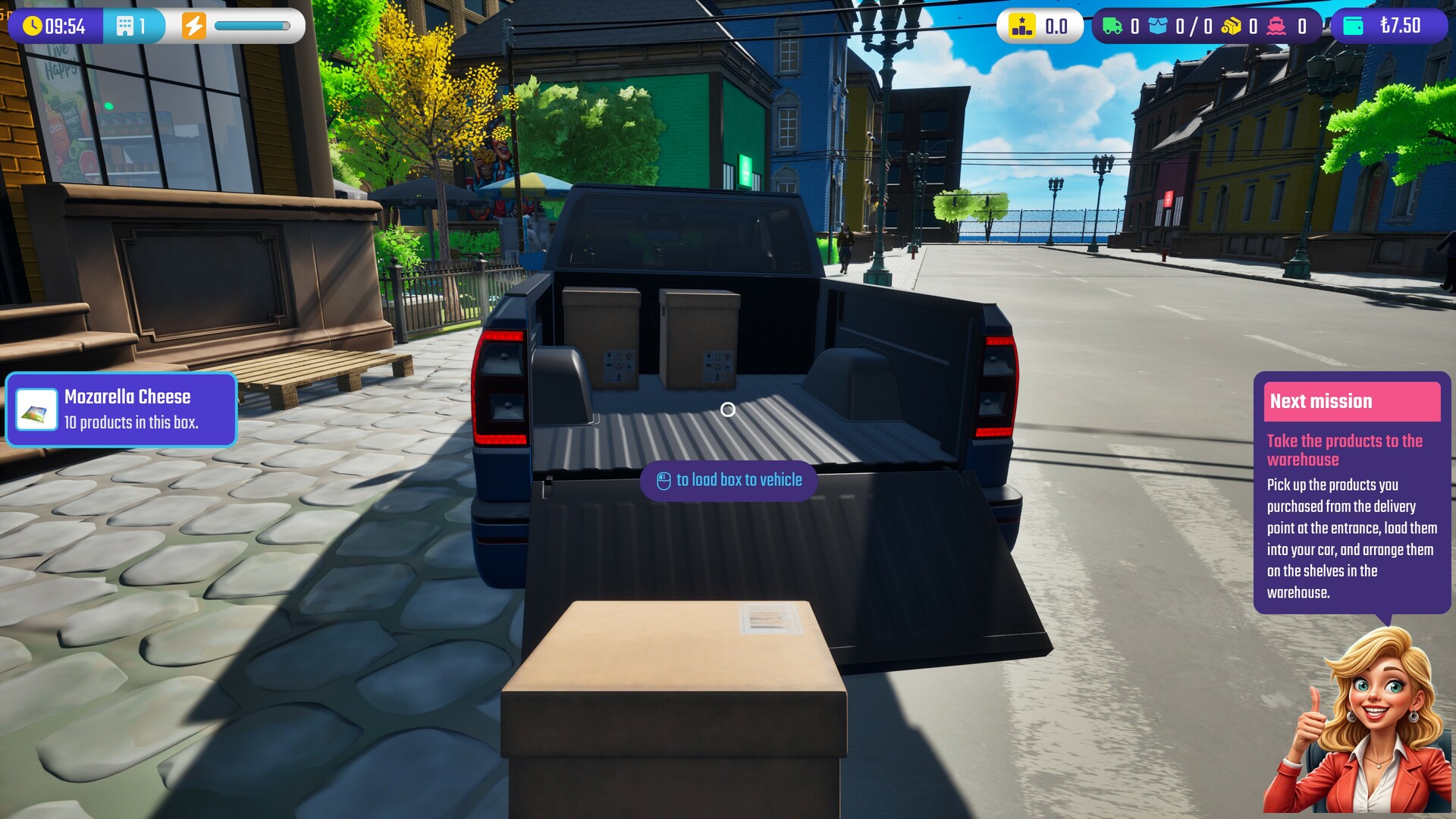This screenshot has width=1456, height=819.
Task: Click the energy progress bar
Action: pos(250,25)
